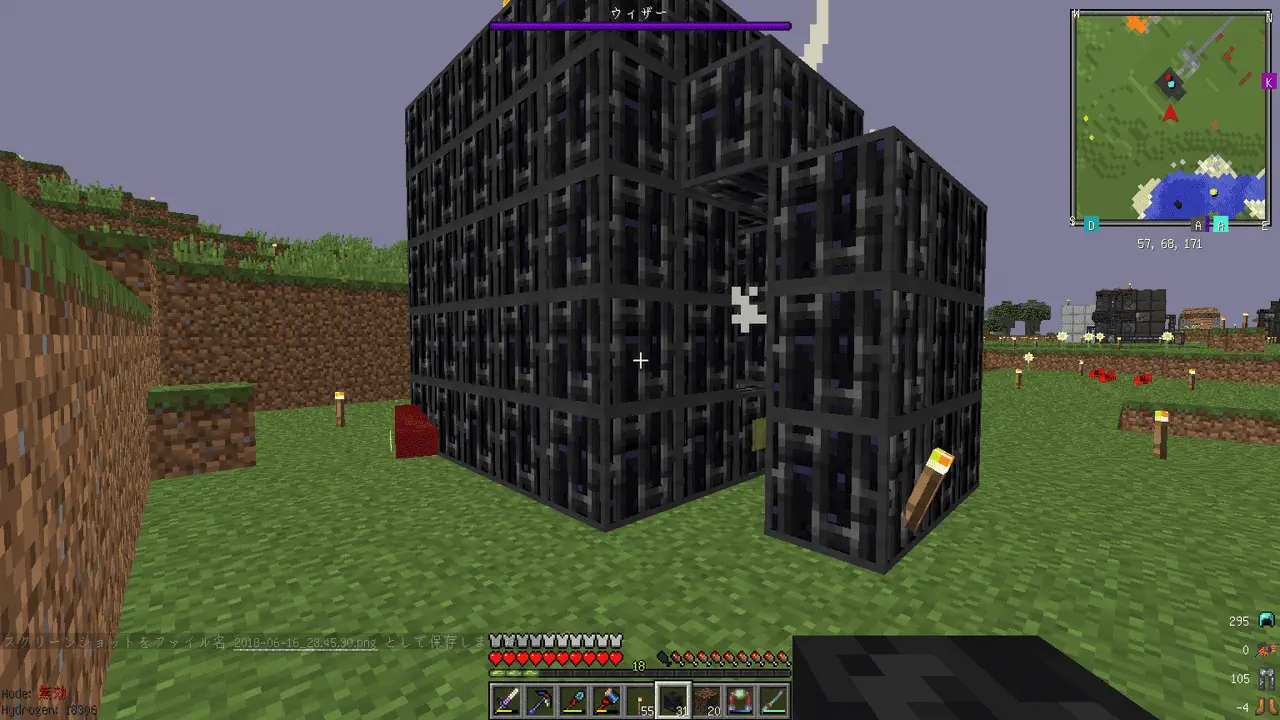Image resolution: width=1280 pixels, height=720 pixels.
Task: Click the purple K waypoint marker
Action: click(1269, 81)
